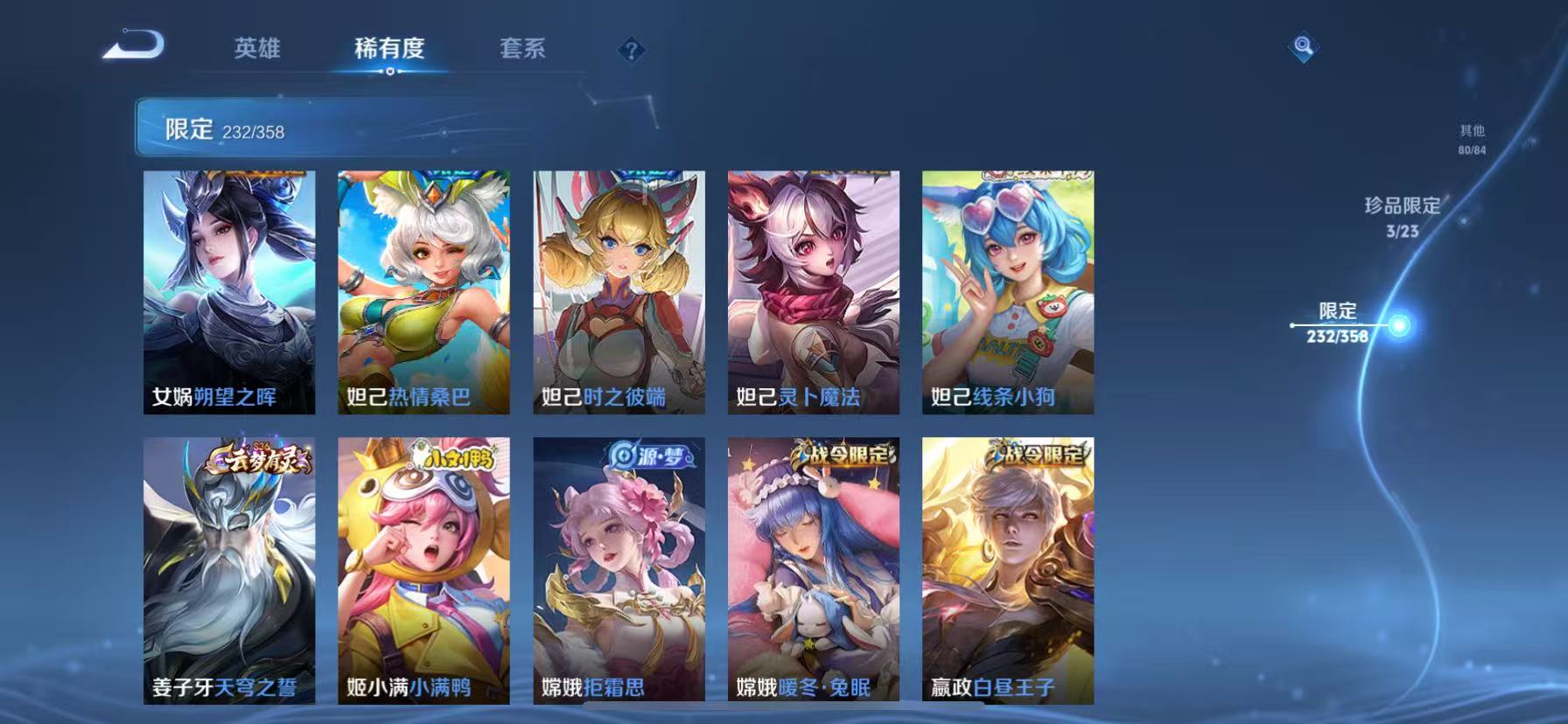The image size is (1568, 724).
Task: Select the 稀有度 tab
Action: [390, 50]
